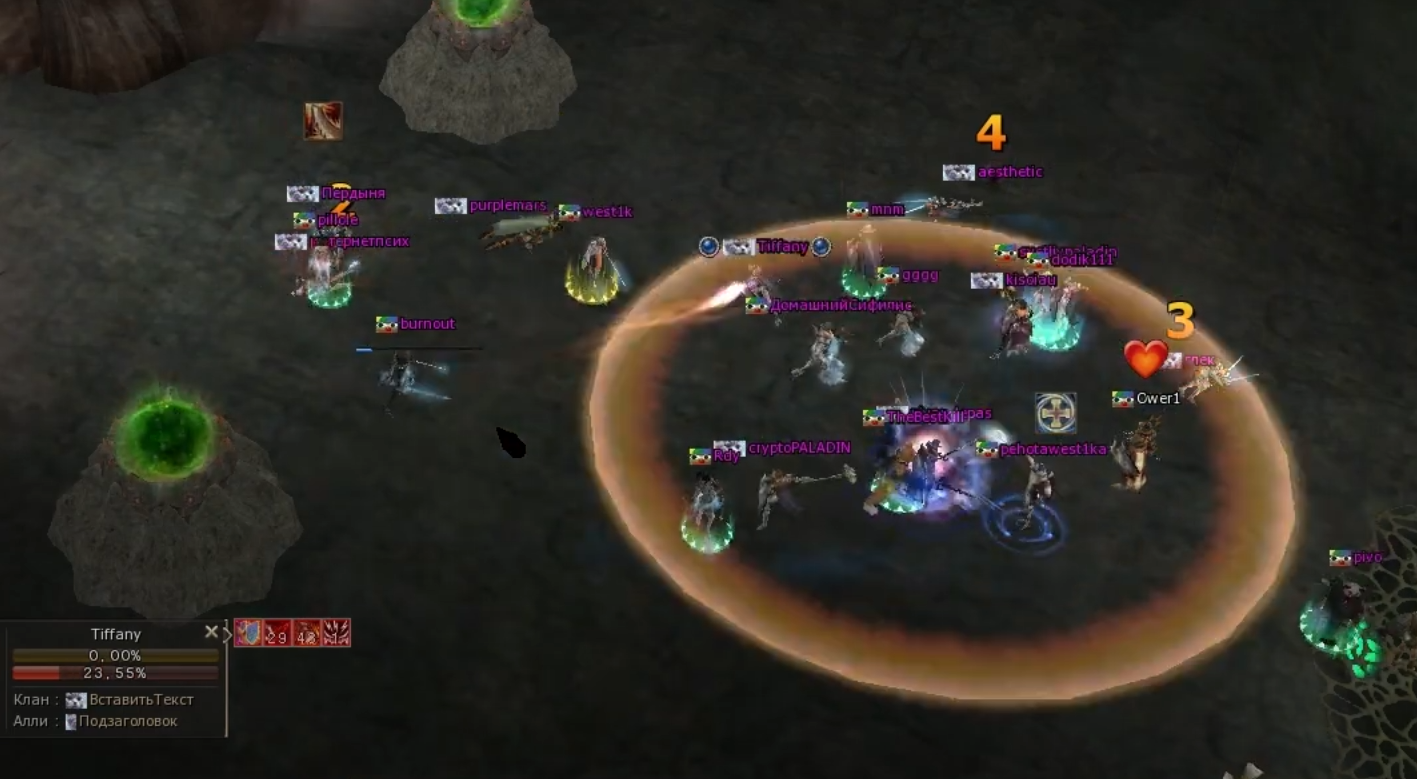
Task: Click kisolau's clan crest icon
Action: tap(989, 281)
